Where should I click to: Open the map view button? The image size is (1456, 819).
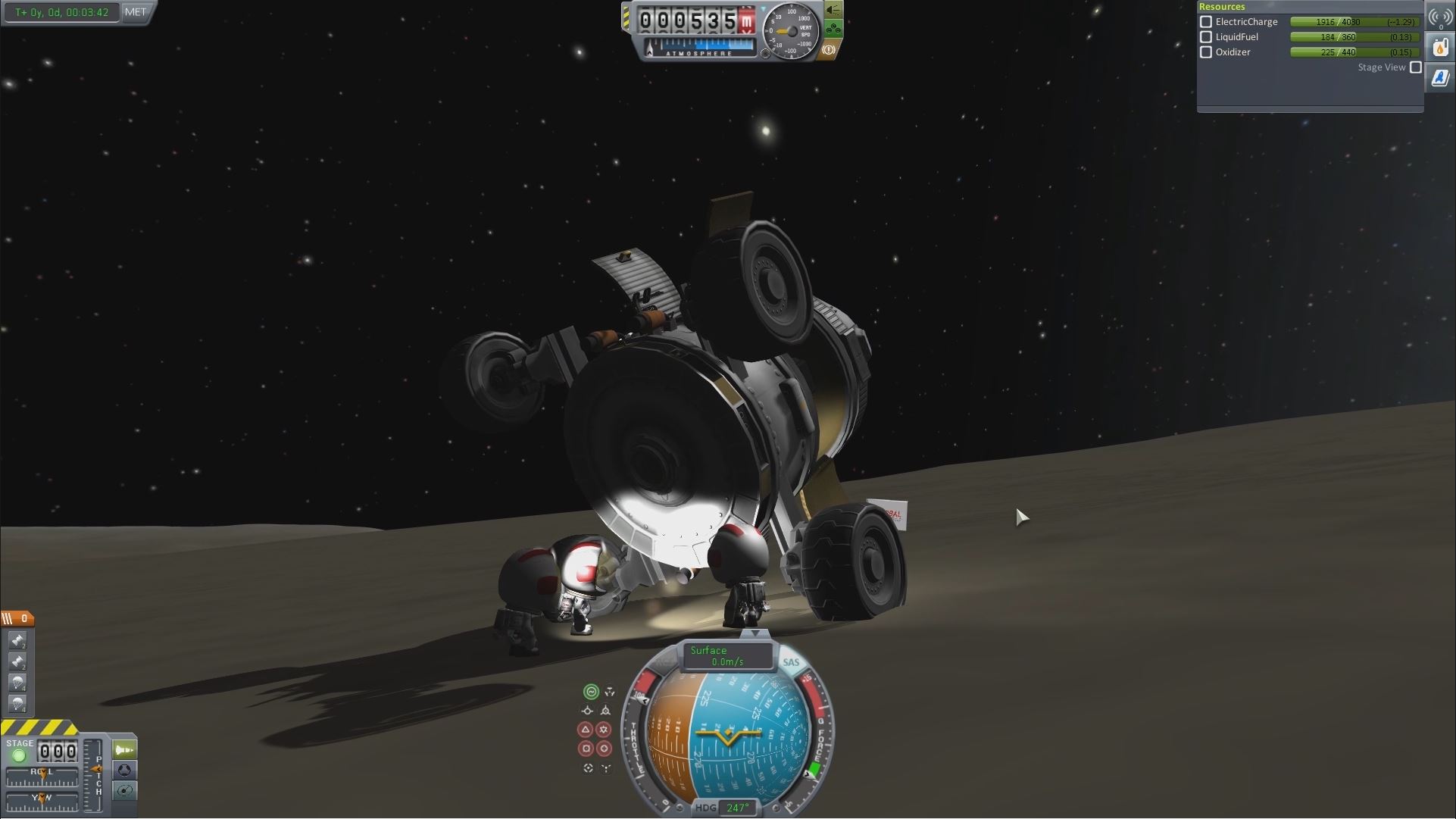124,790
